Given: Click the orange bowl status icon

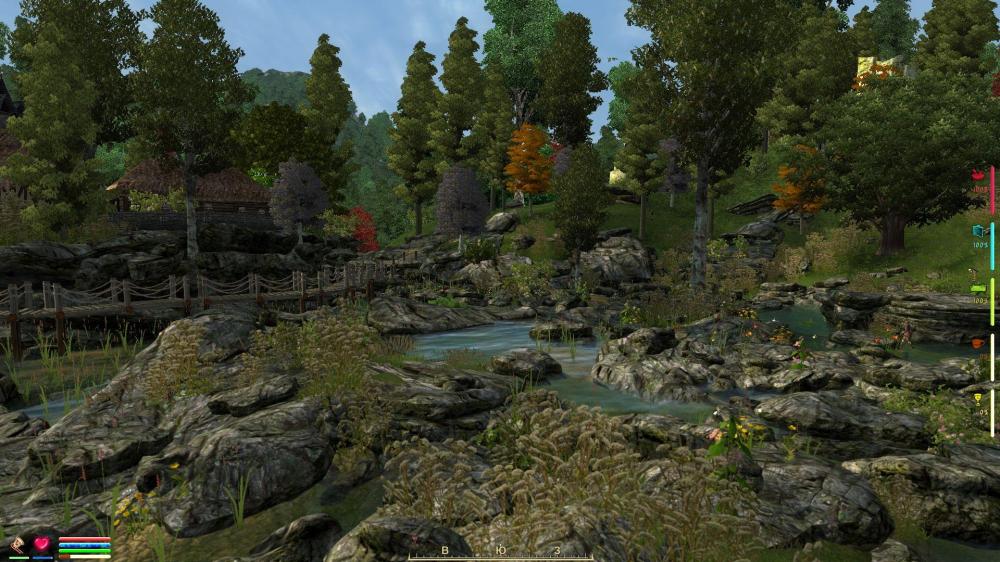Looking at the screenshot, I should click(978, 343).
